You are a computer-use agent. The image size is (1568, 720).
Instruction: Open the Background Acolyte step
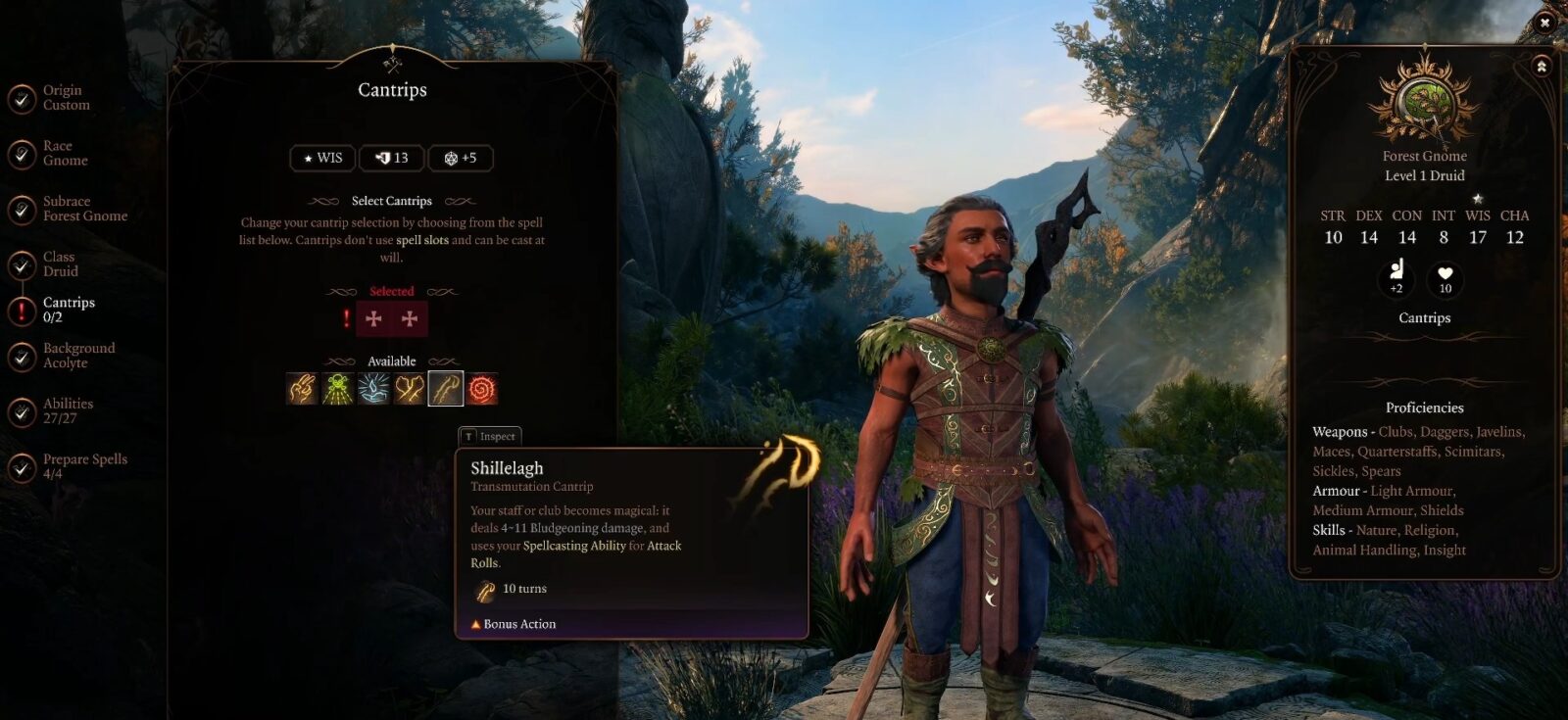click(x=77, y=356)
